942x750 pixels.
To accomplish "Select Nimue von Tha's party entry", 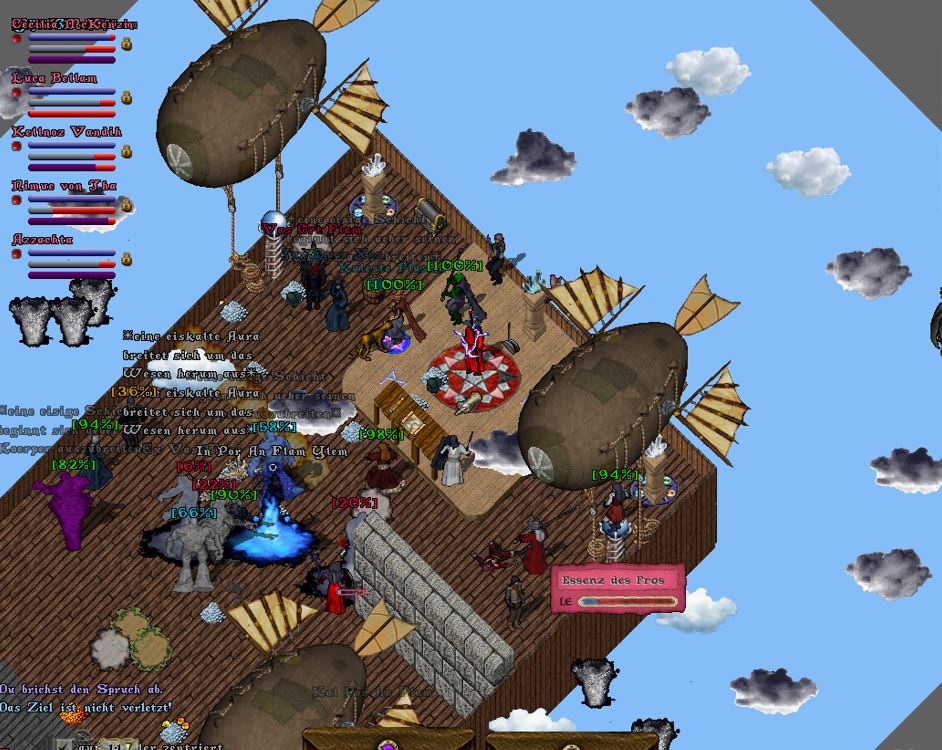I will tap(64, 186).
